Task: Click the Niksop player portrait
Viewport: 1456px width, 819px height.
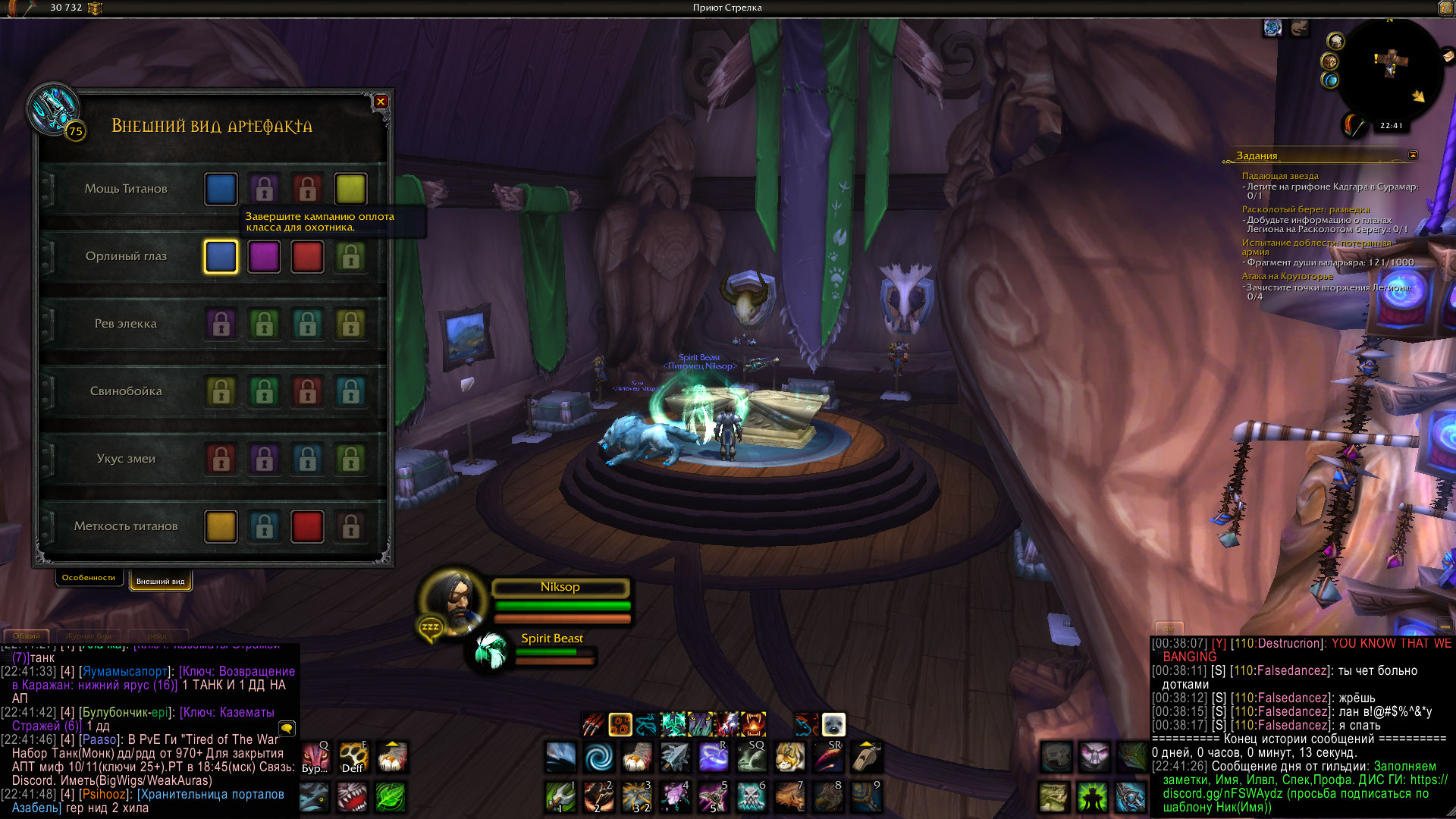Action: click(453, 599)
